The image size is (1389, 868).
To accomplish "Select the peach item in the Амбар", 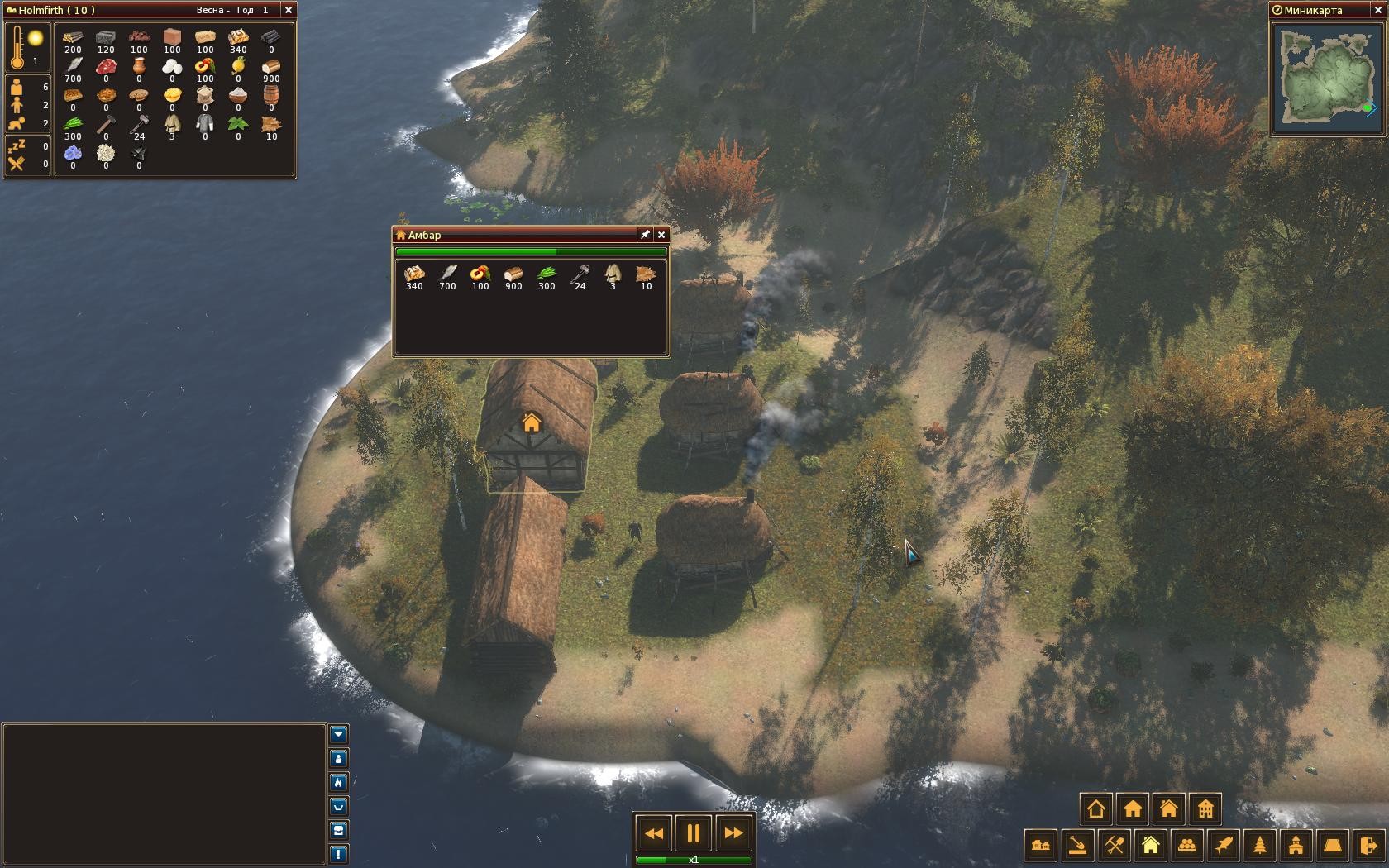I will pos(480,276).
